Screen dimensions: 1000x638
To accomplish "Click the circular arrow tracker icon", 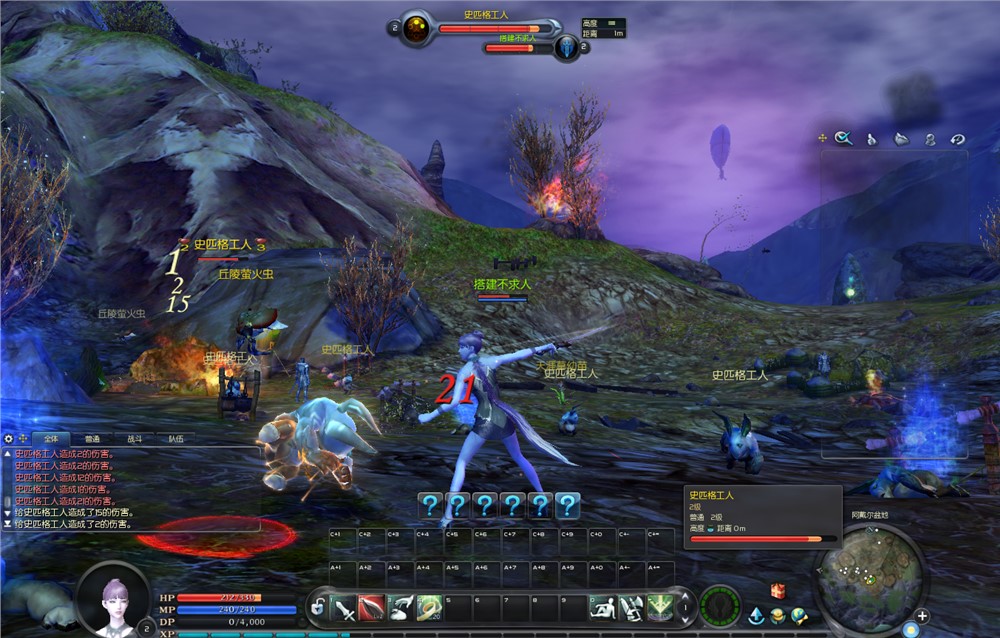I will pos(957,139).
